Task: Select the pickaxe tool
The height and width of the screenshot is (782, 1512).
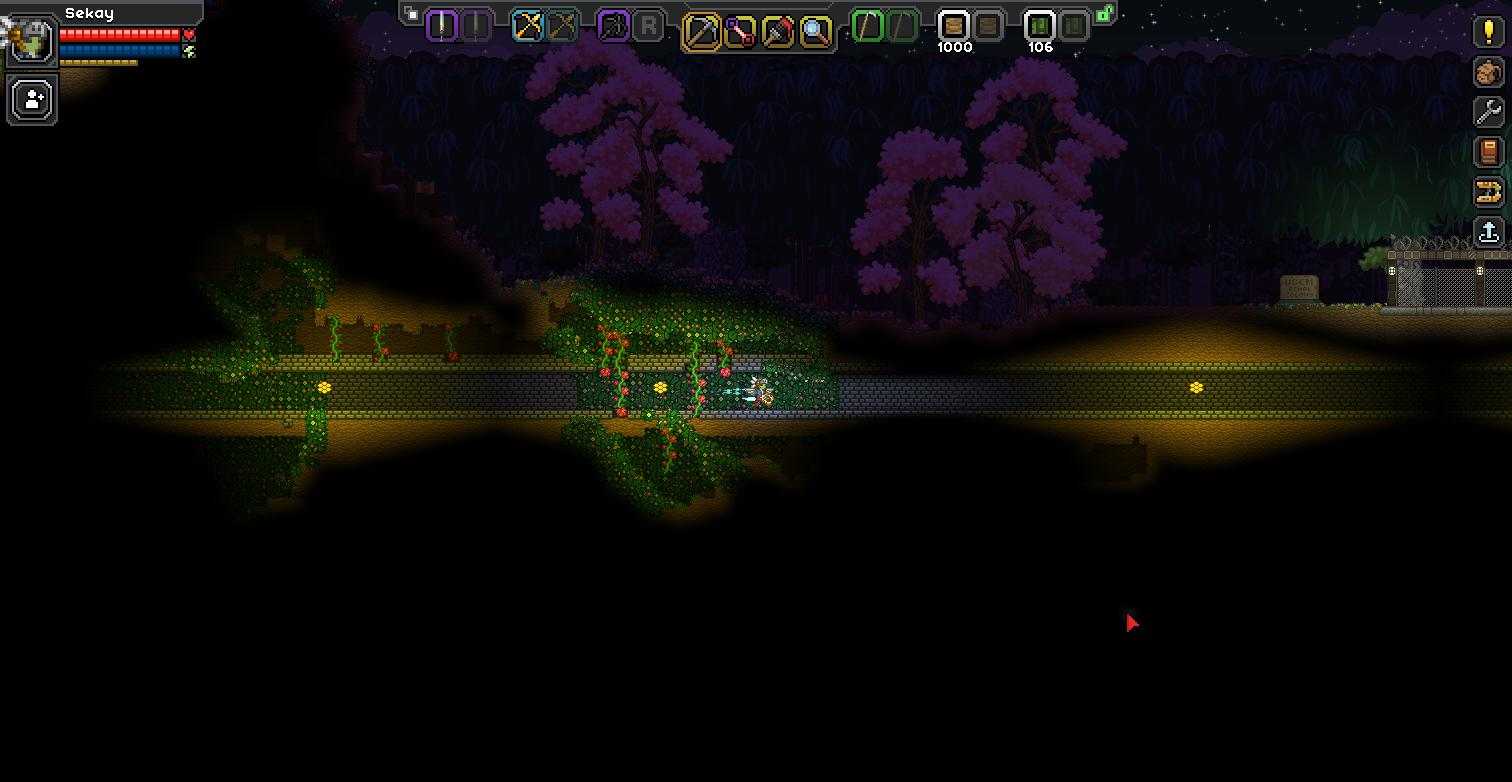Action: pos(701,32)
